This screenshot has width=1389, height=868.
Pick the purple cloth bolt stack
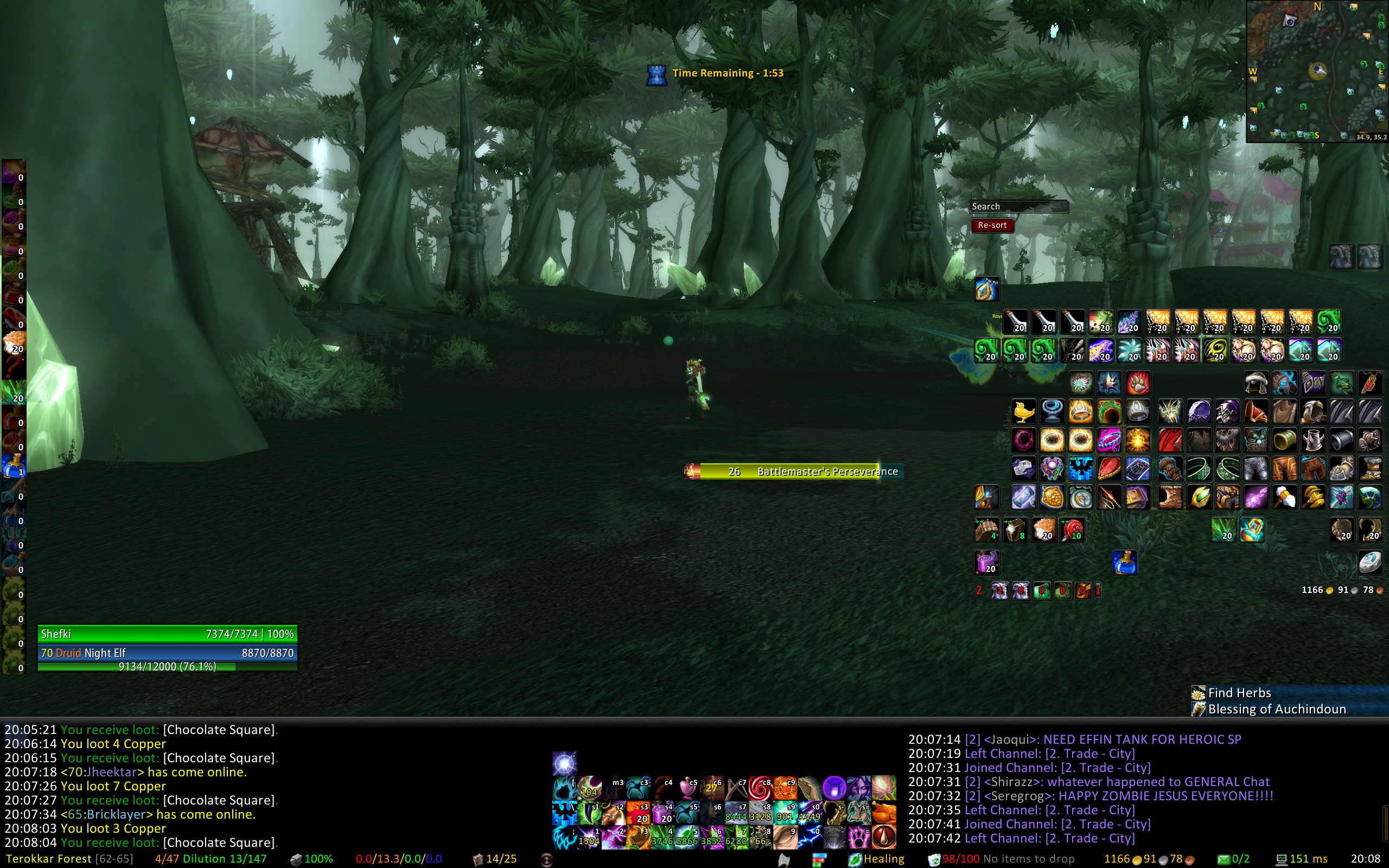click(986, 563)
